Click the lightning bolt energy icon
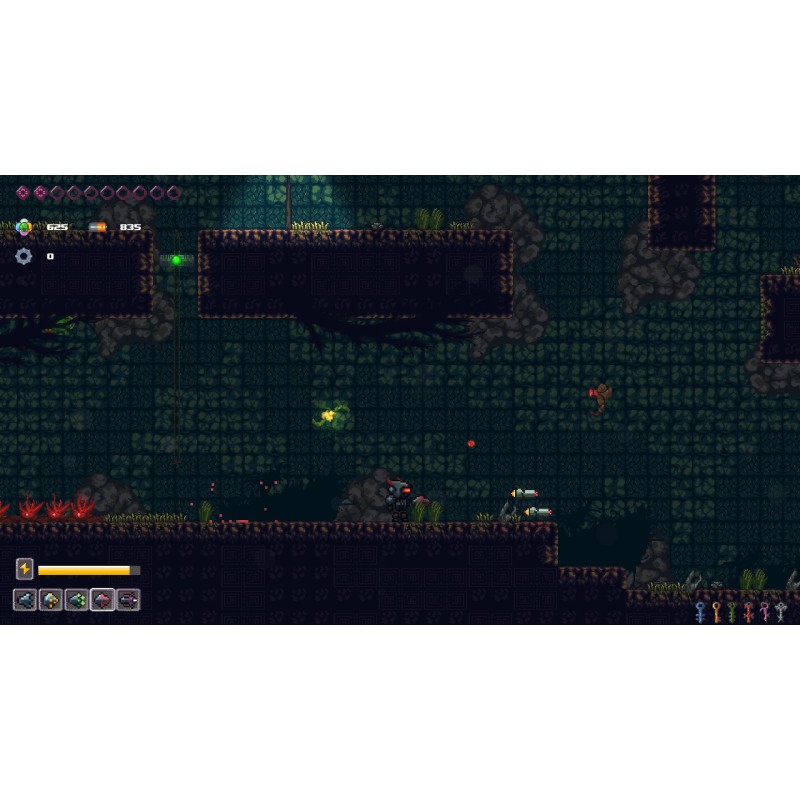This screenshot has width=800, height=800. point(25,569)
